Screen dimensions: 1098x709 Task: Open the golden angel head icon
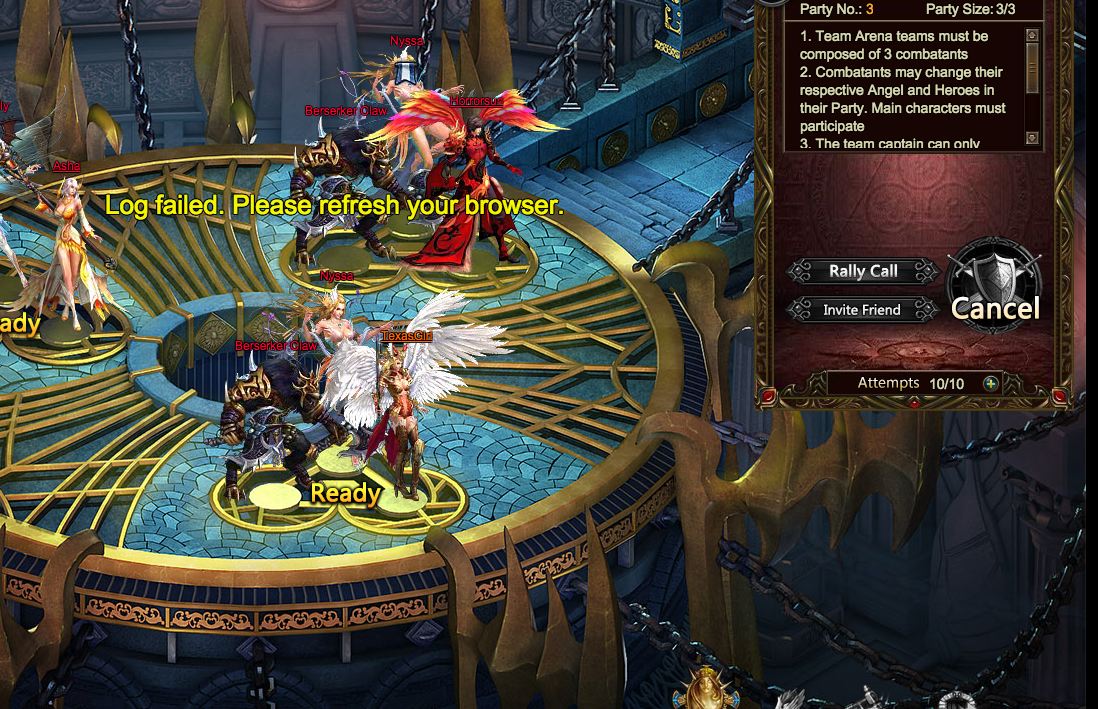707,691
